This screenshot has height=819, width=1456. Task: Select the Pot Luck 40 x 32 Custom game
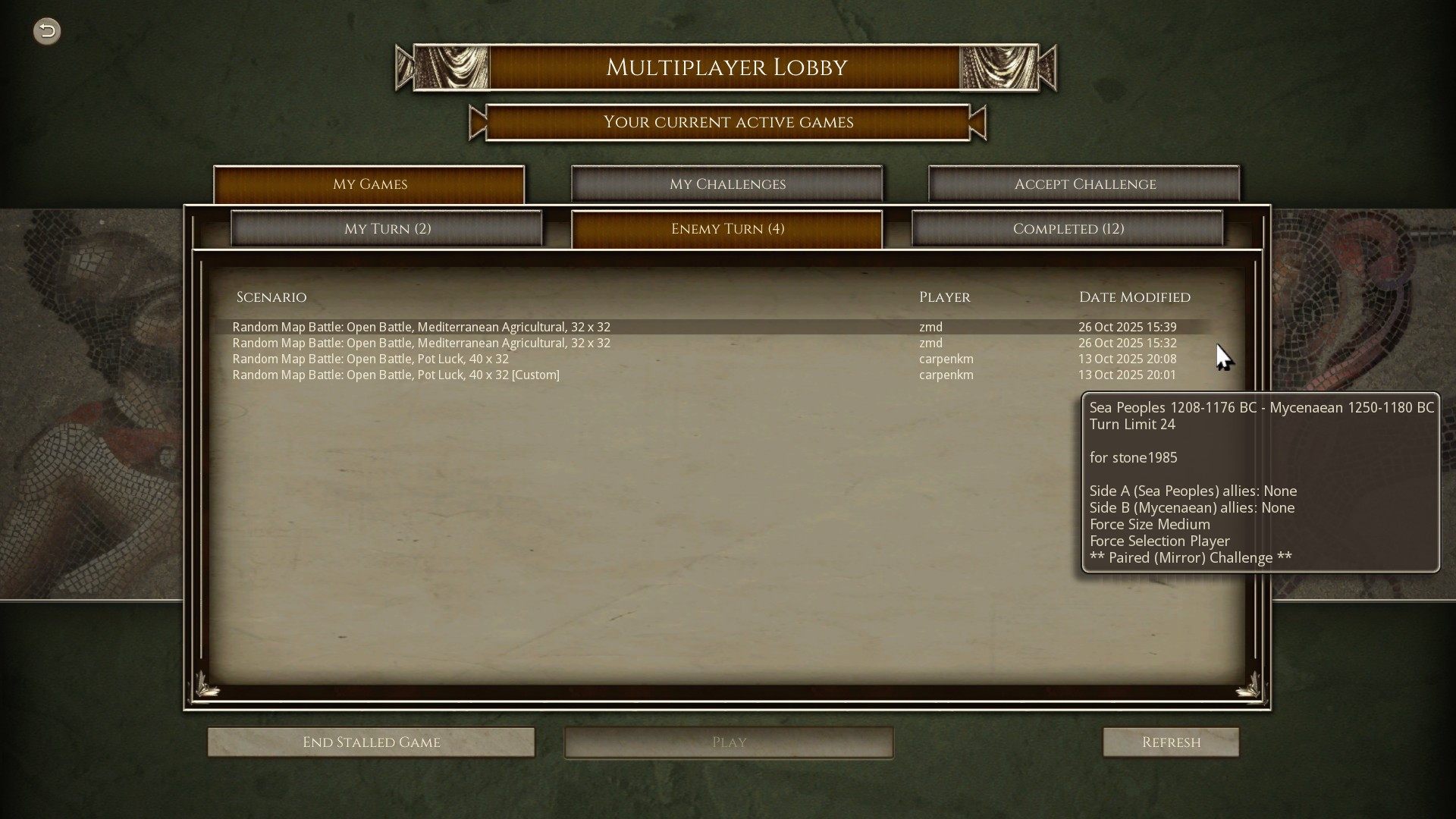click(x=396, y=375)
